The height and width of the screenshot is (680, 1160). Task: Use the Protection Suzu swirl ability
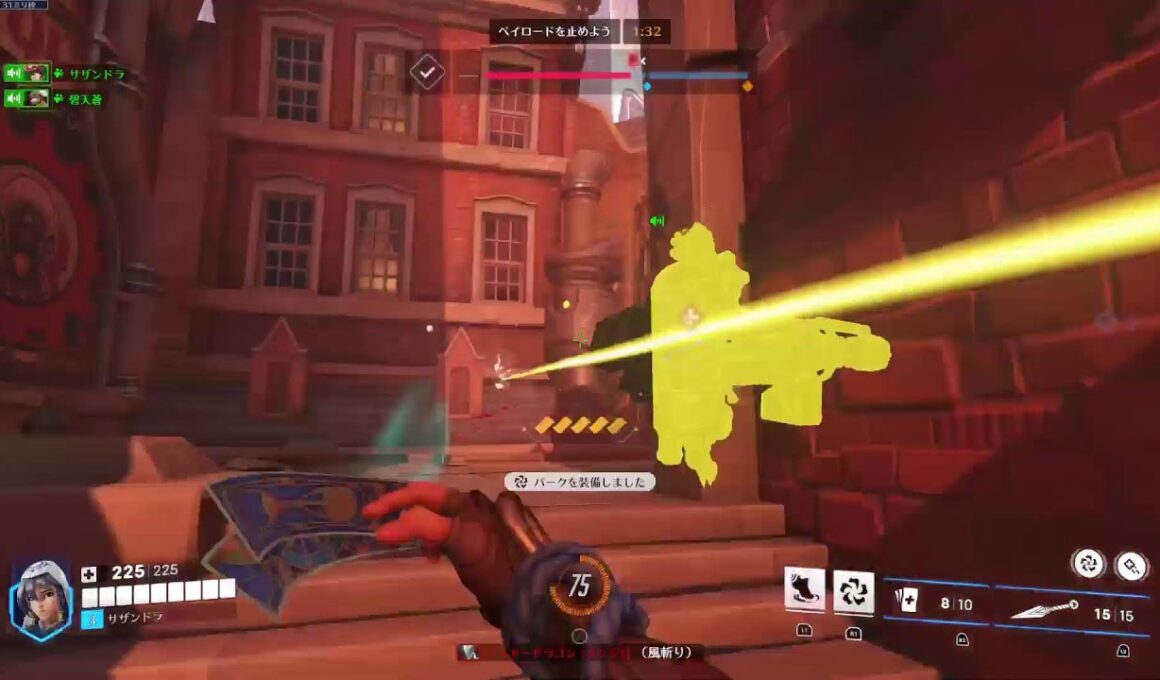point(853,592)
